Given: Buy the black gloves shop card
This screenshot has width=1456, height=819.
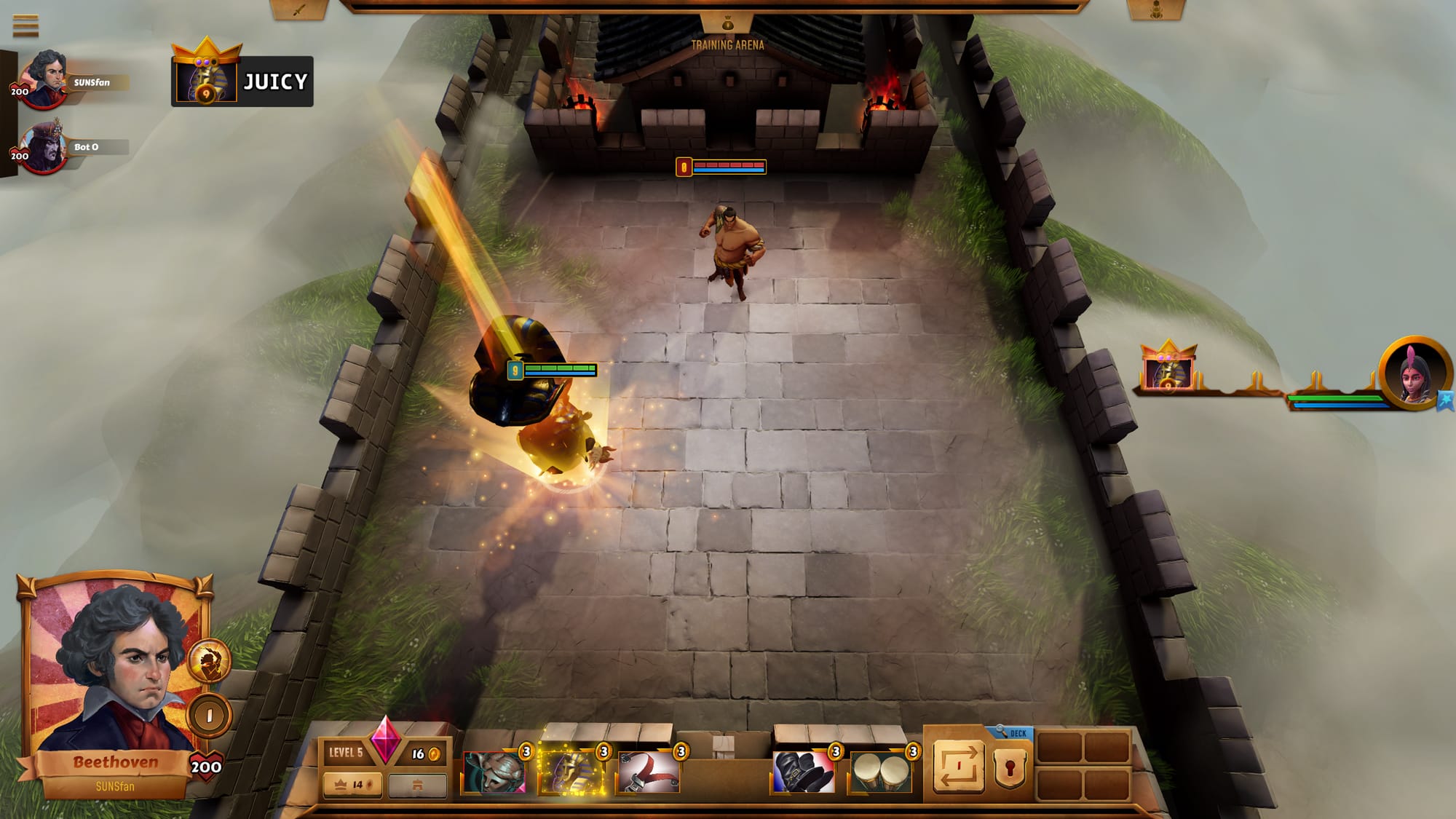Looking at the screenshot, I should click(803, 772).
